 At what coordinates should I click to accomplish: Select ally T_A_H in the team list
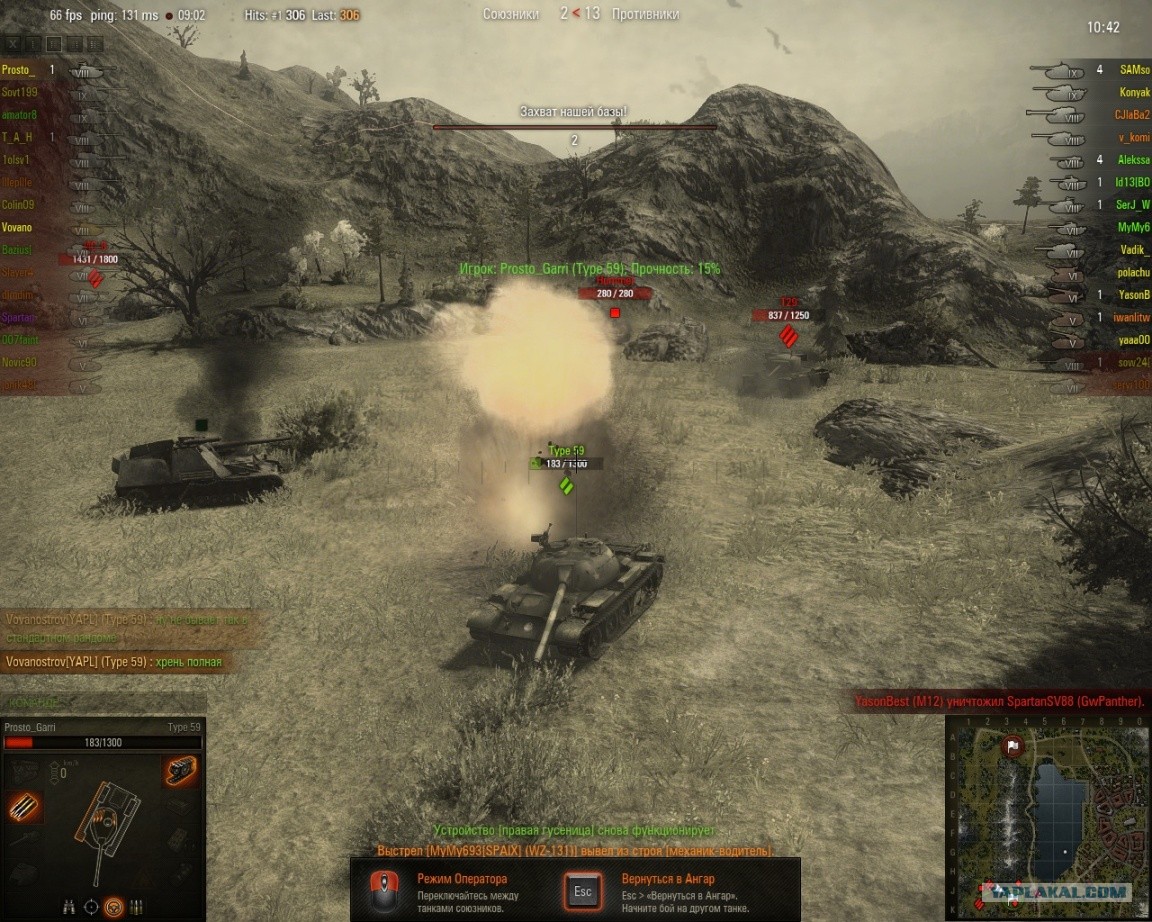coord(17,137)
